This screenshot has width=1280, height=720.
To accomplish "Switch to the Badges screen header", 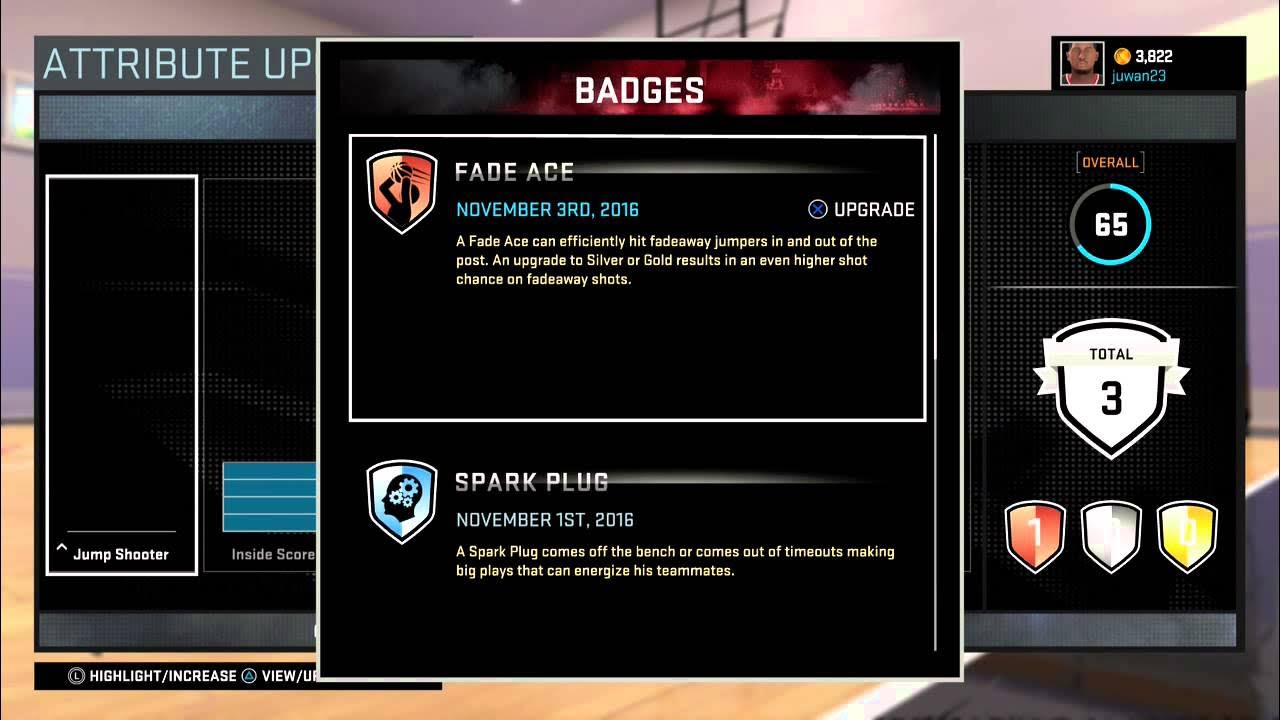I will point(639,89).
